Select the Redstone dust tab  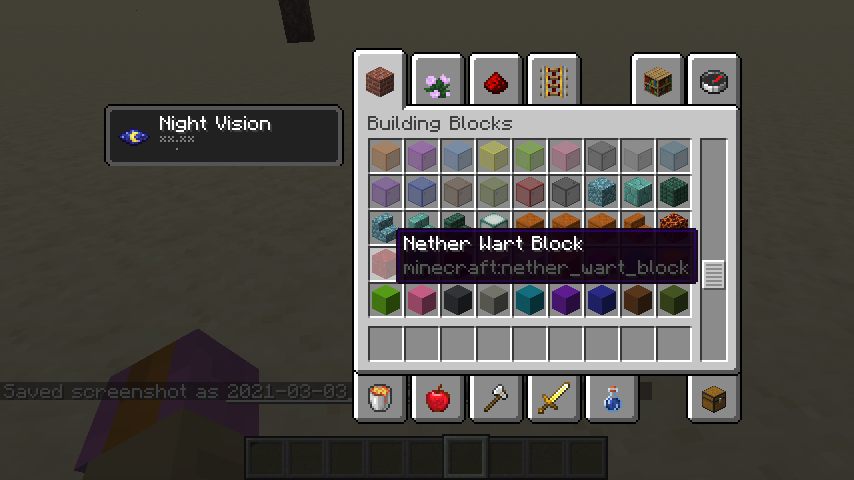pyautogui.click(x=495, y=83)
